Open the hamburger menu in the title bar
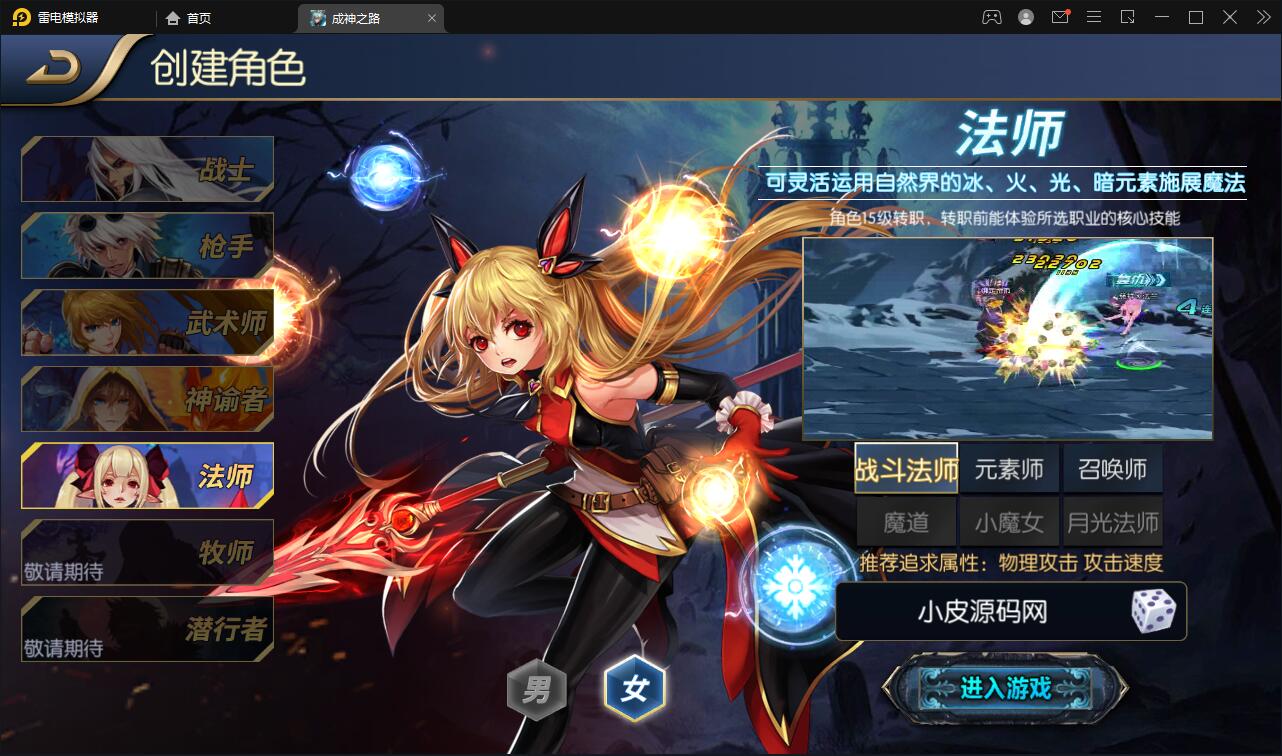 [x=1094, y=17]
